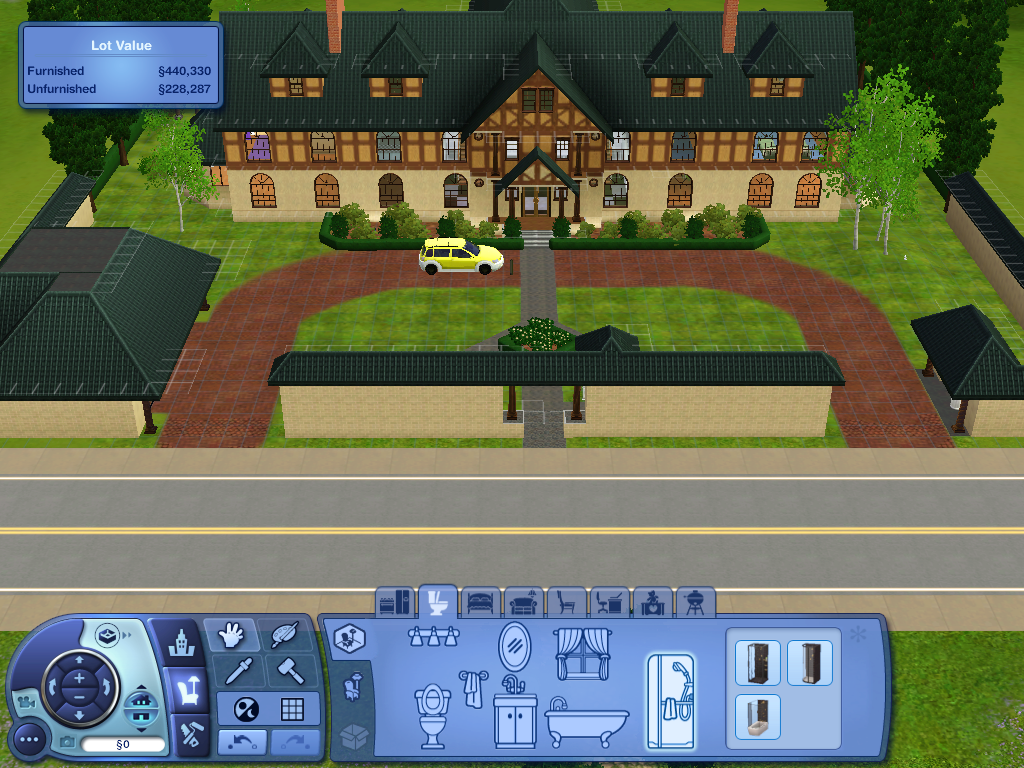Viewport: 1024px width, 768px height.
Task: Select the bathroom wall lights category
Action: pyautogui.click(x=434, y=637)
